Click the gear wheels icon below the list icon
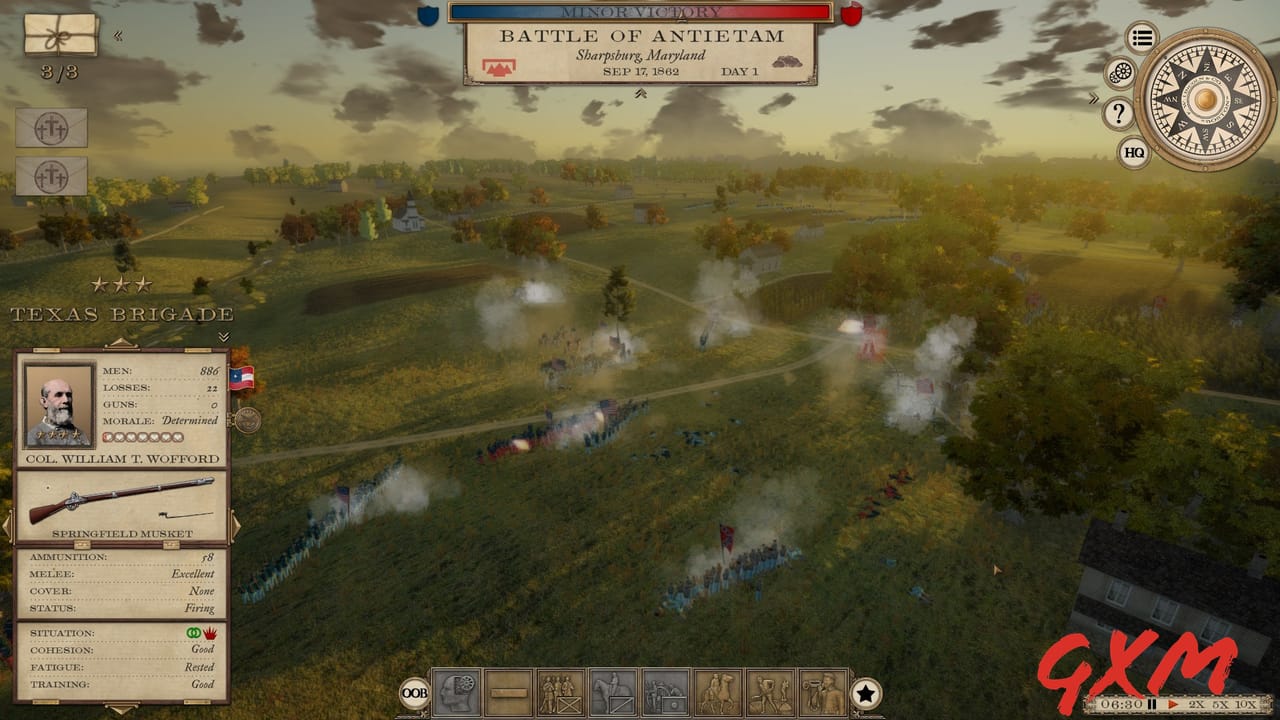This screenshot has height=720, width=1280. coord(1119,72)
